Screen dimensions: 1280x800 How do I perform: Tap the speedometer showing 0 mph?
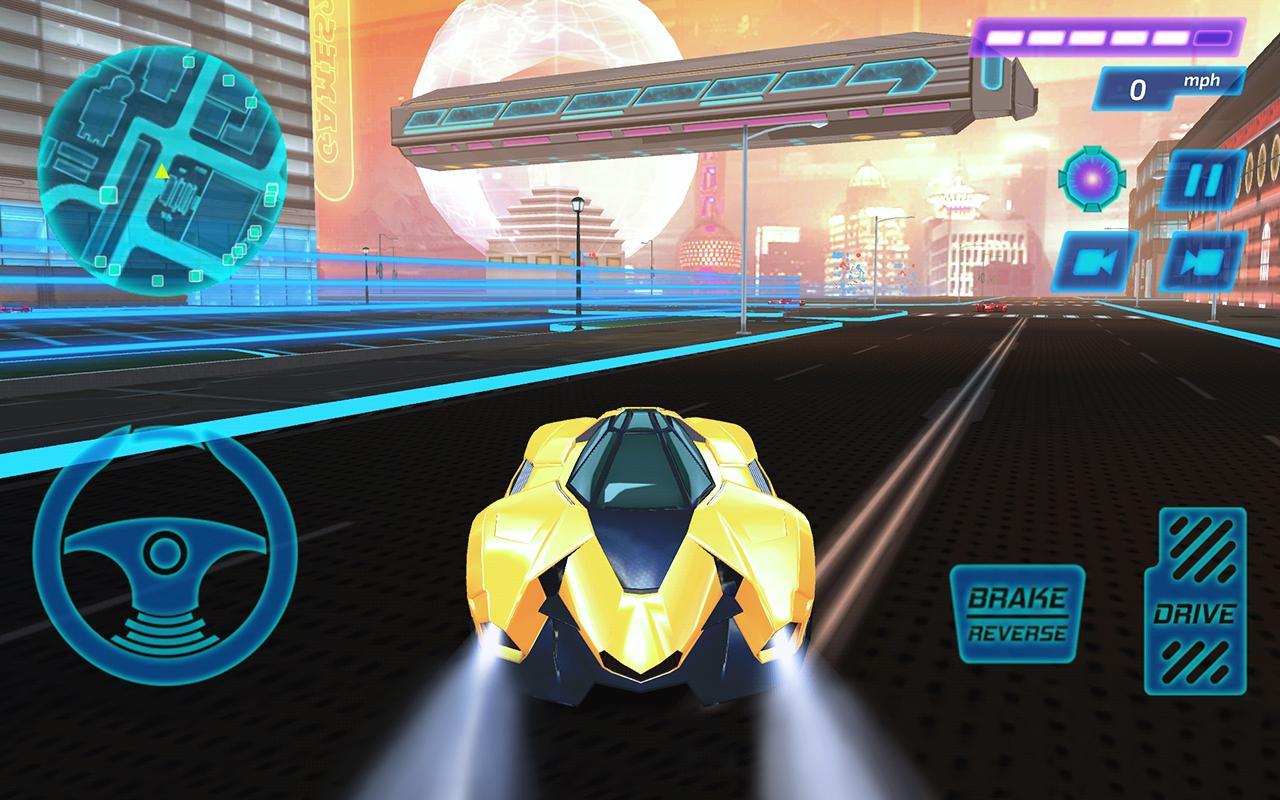pyautogui.click(x=1140, y=90)
